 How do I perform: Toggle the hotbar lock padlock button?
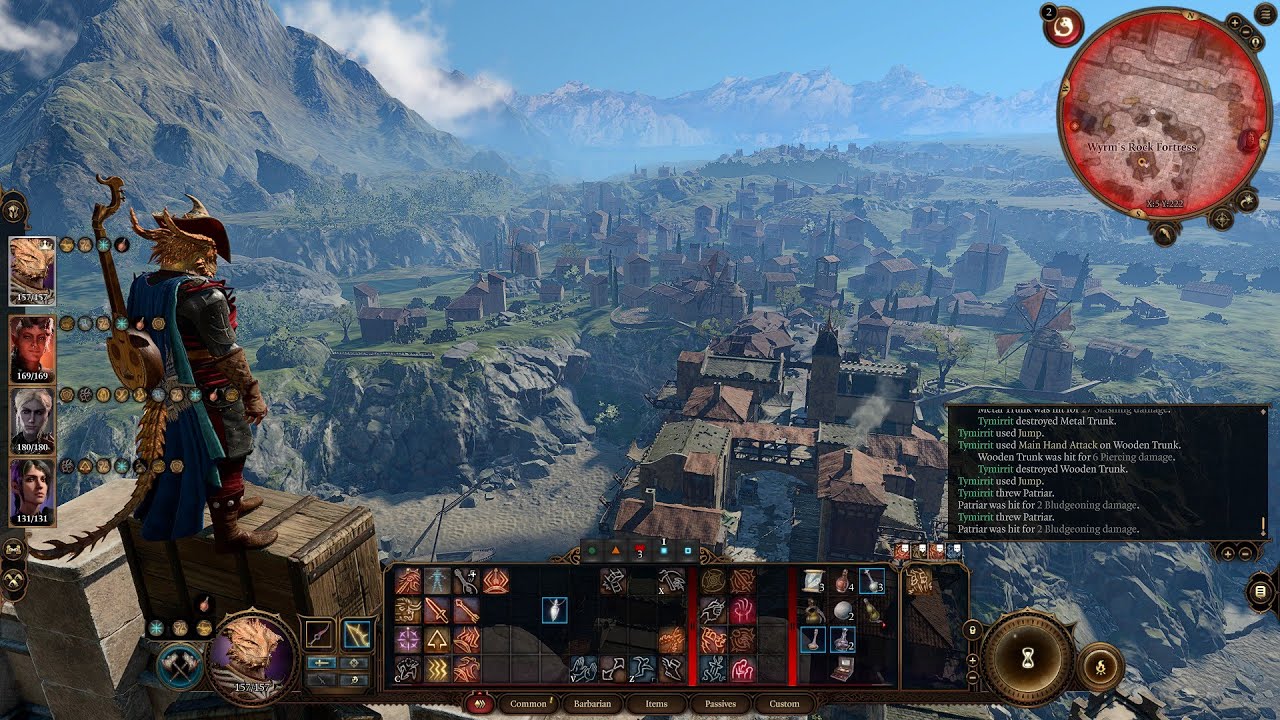coord(972,629)
